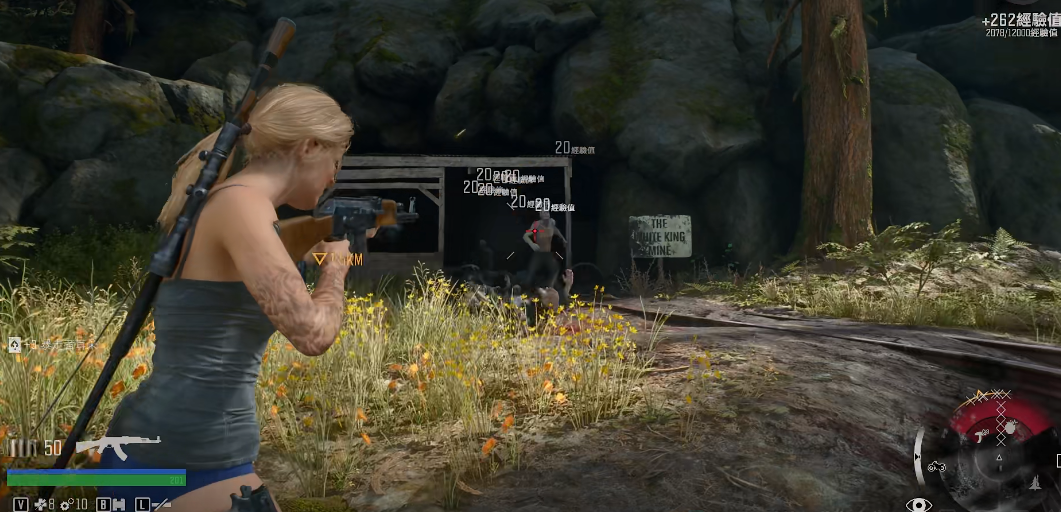The height and width of the screenshot is (512, 1061).
Task: Select the gear crafting material icon
Action: (x=66, y=504)
